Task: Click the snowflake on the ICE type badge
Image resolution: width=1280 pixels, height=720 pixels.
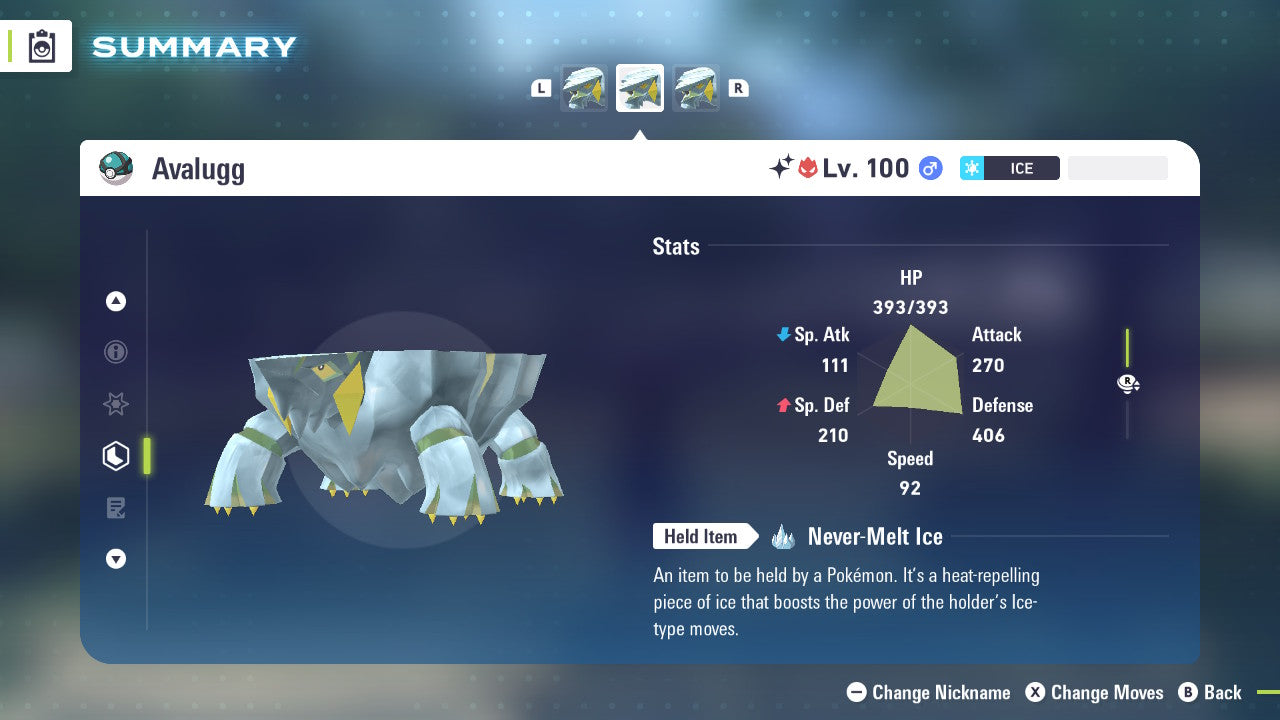Action: click(x=970, y=168)
